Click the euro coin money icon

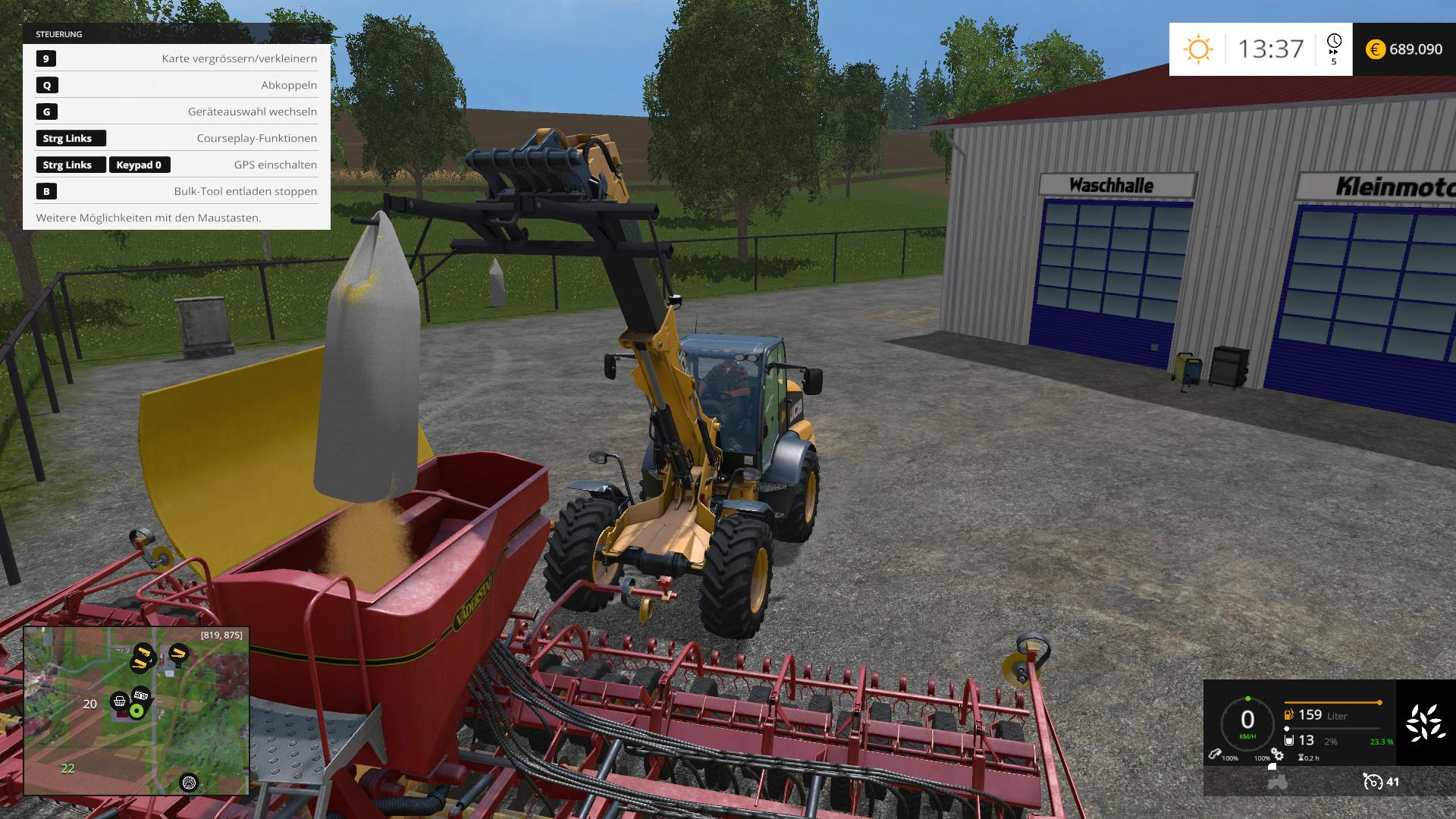point(1376,49)
